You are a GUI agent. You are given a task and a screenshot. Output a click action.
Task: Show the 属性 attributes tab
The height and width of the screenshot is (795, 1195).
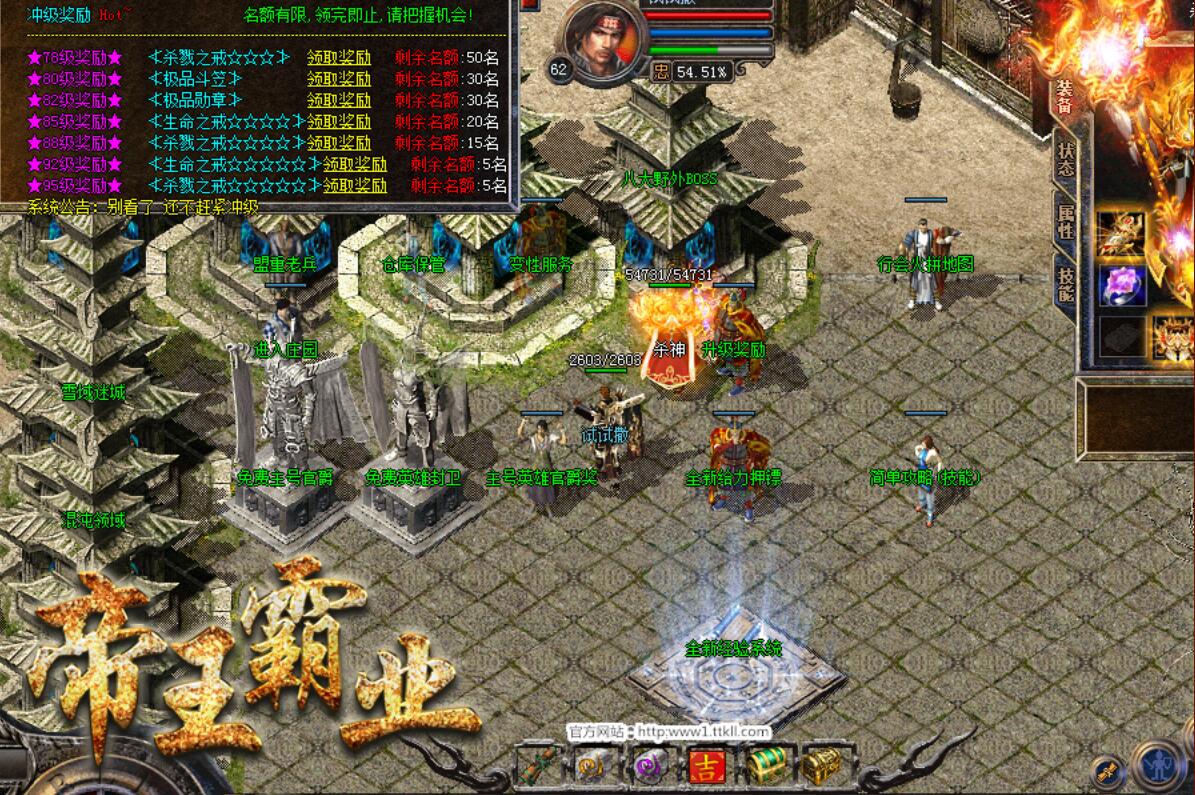1065,218
